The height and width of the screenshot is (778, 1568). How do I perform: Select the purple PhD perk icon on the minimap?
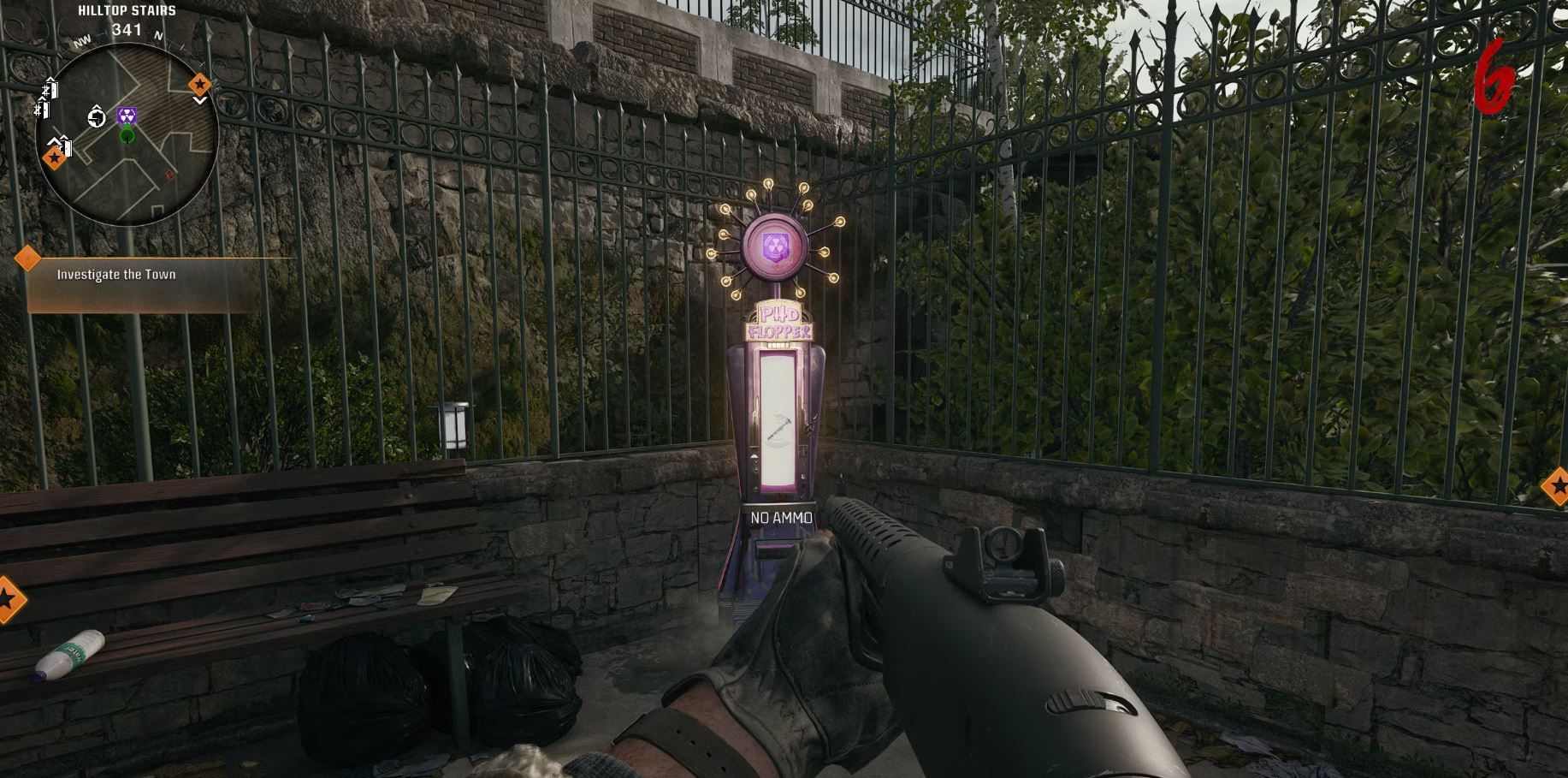(x=127, y=116)
